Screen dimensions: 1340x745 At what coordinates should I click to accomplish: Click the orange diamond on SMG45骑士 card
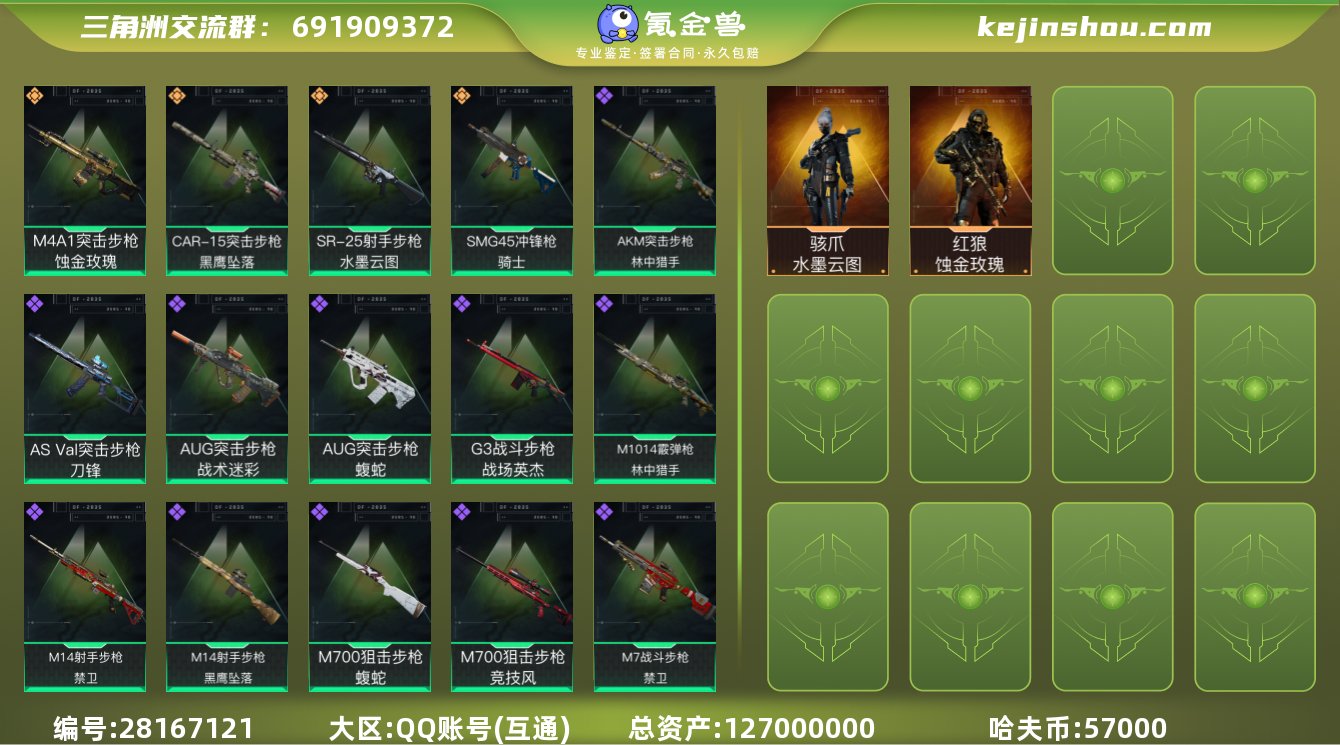click(463, 96)
